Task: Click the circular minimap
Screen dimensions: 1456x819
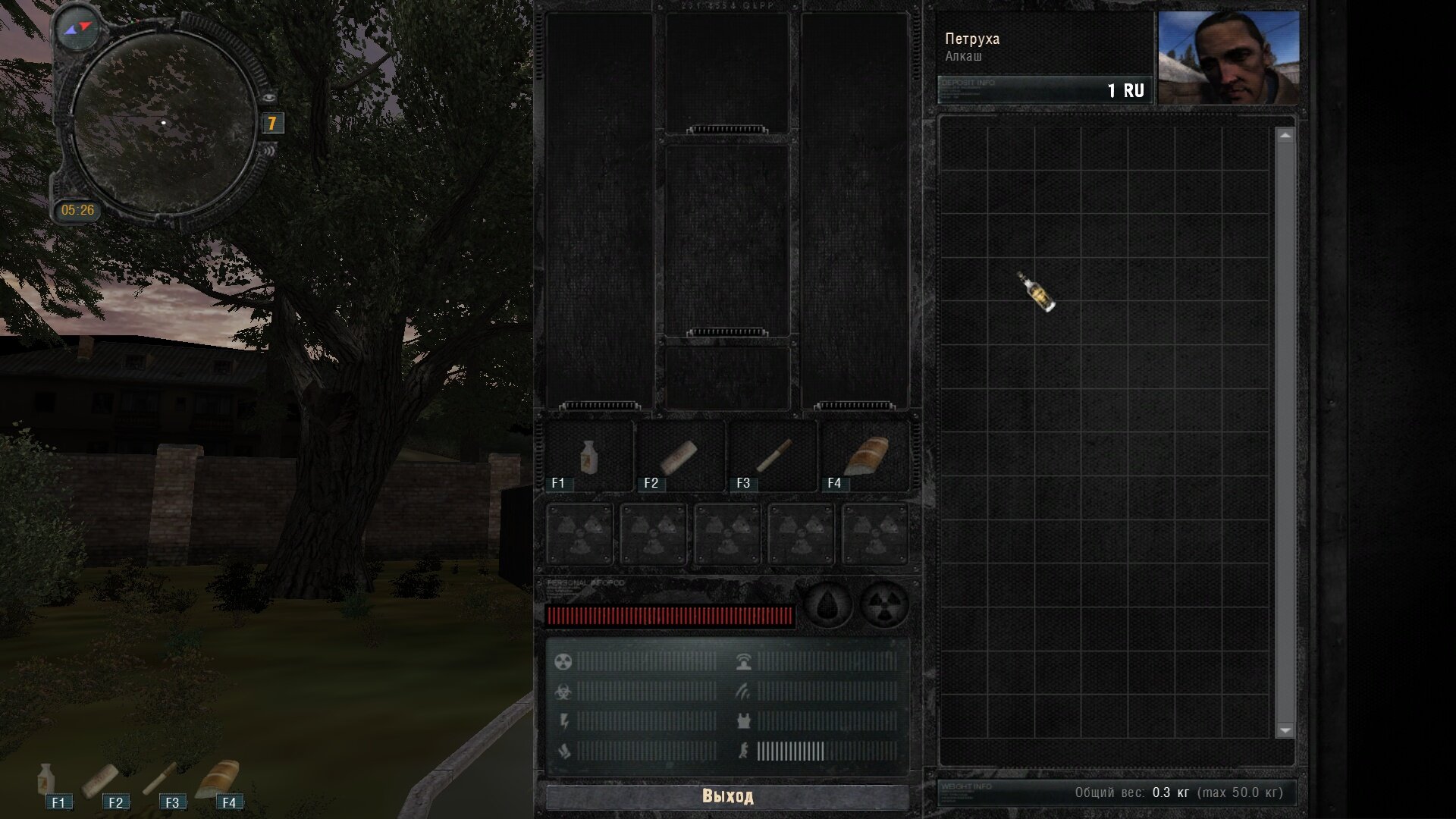Action: [x=163, y=123]
